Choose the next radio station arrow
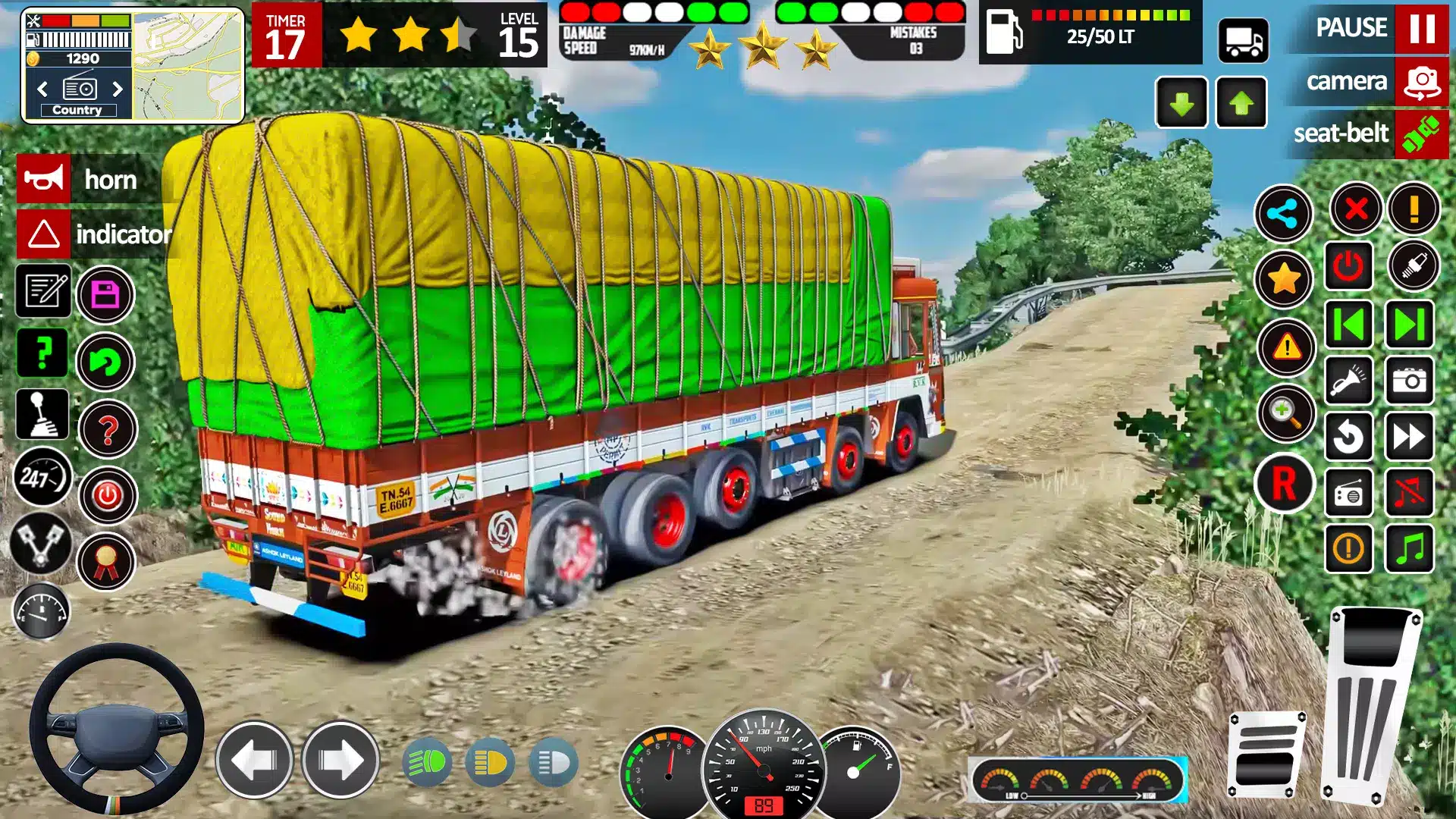 118,89
